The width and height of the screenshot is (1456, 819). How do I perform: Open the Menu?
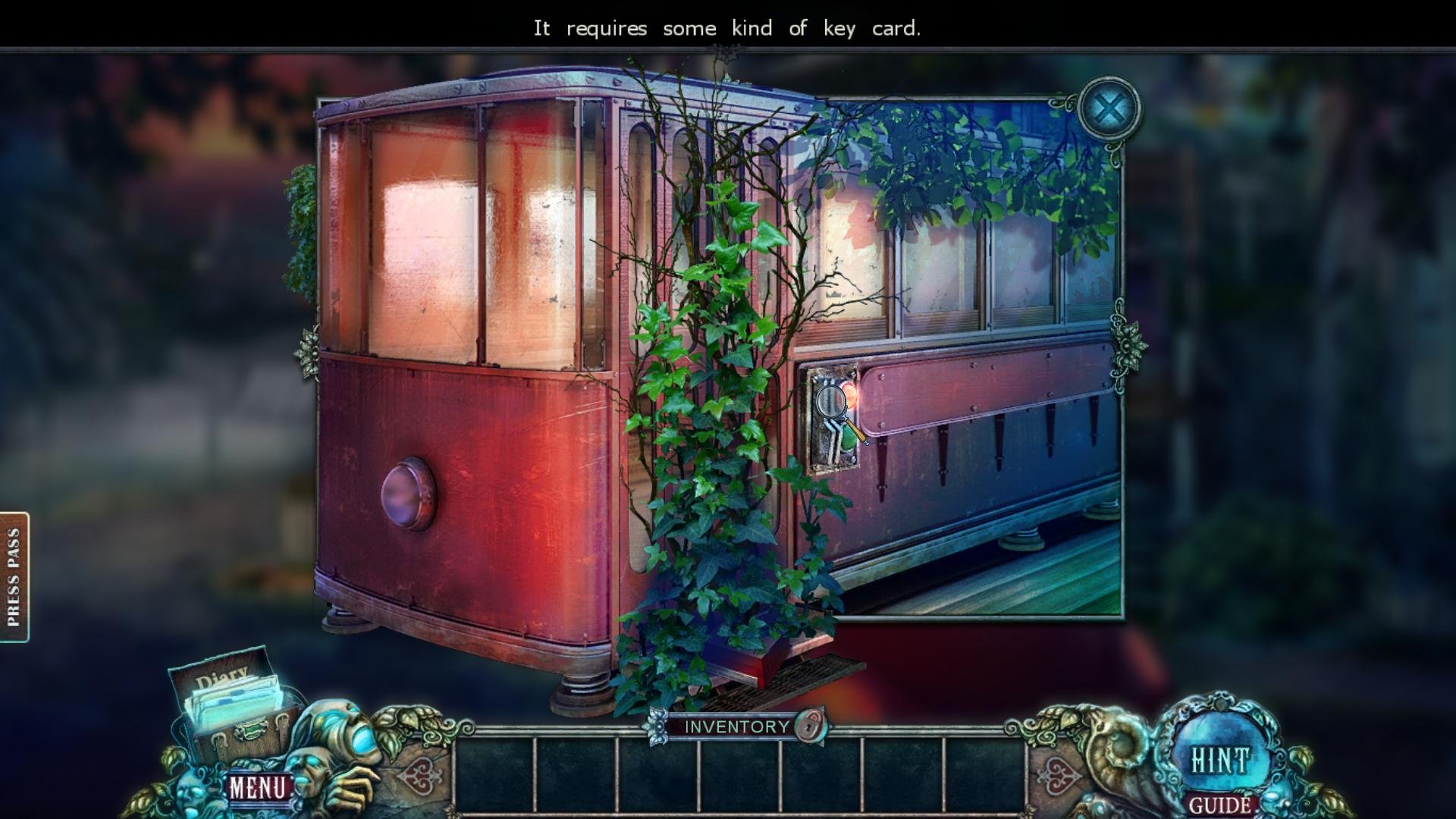(x=258, y=787)
